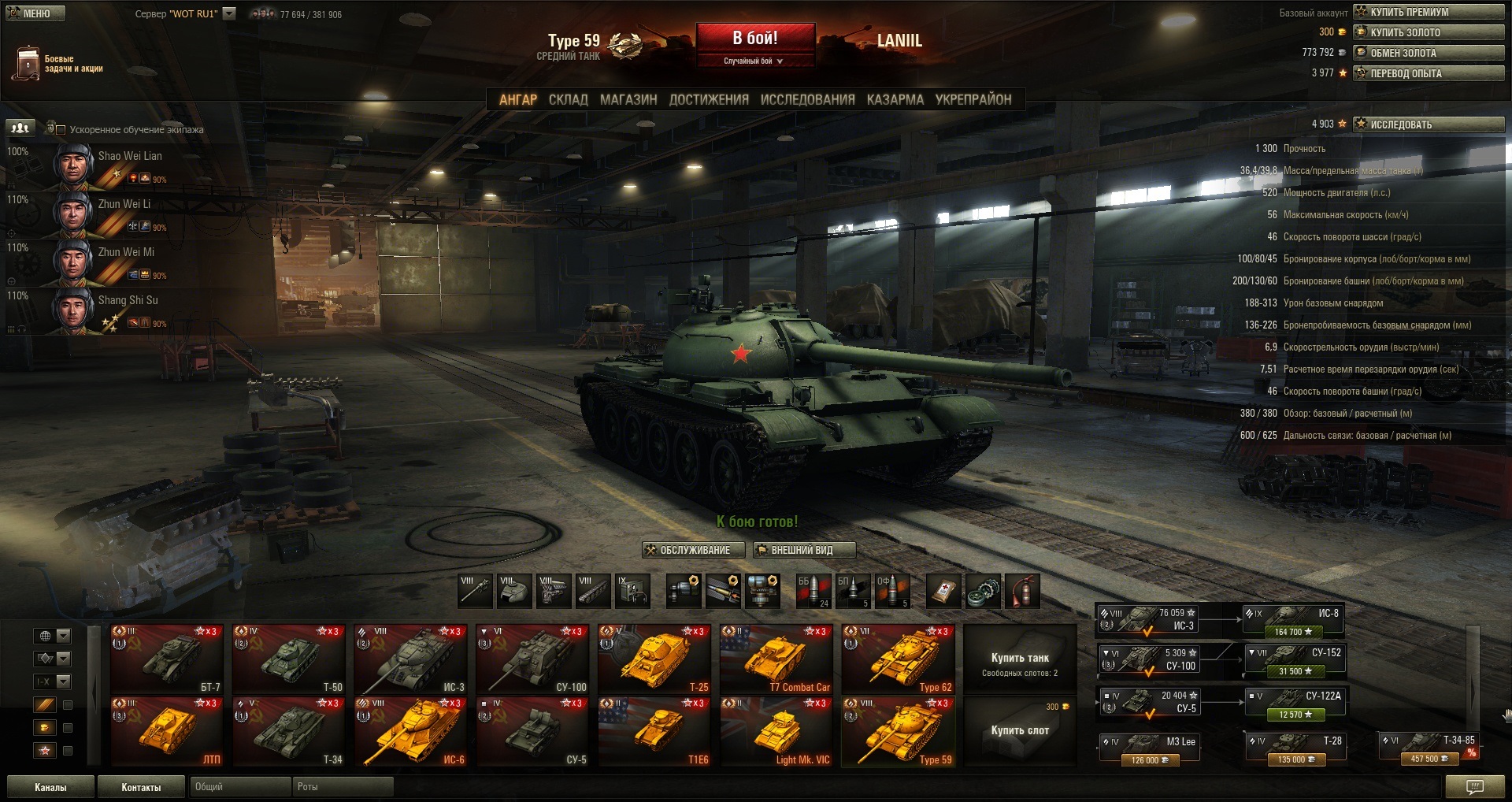
Task: Open the Каналы chat channels button
Action: click(50, 787)
